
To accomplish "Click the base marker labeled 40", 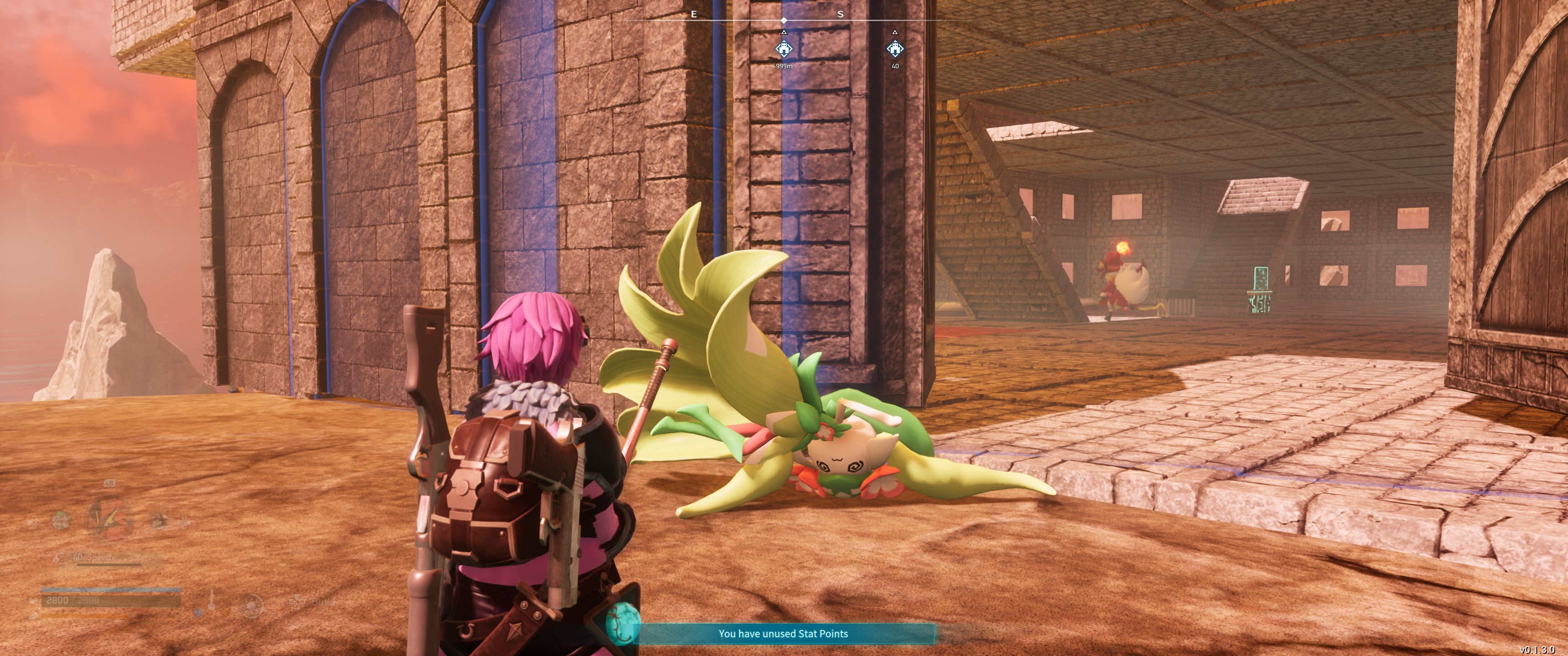I will (894, 49).
